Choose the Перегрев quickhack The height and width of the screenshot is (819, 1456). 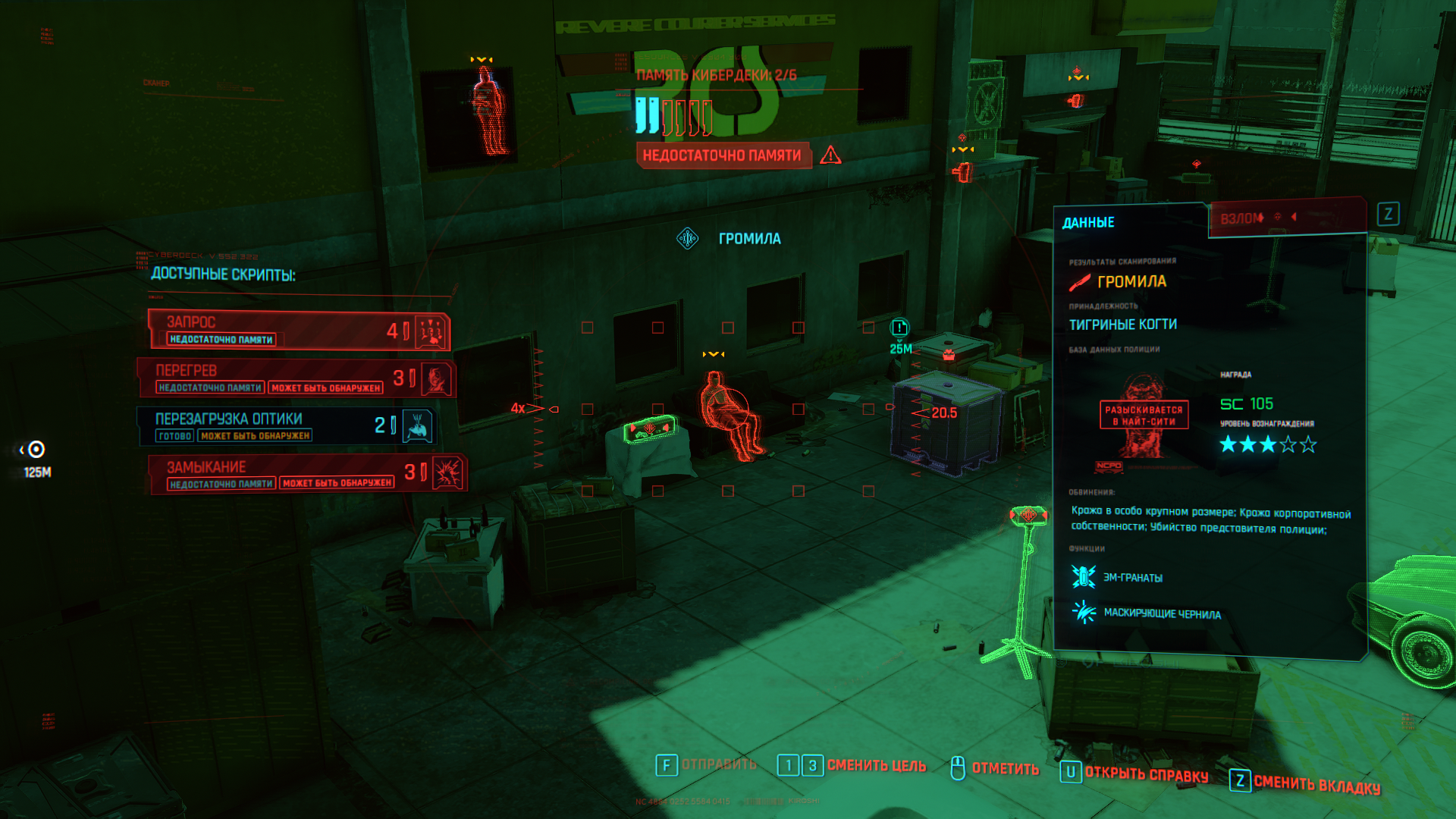297,378
